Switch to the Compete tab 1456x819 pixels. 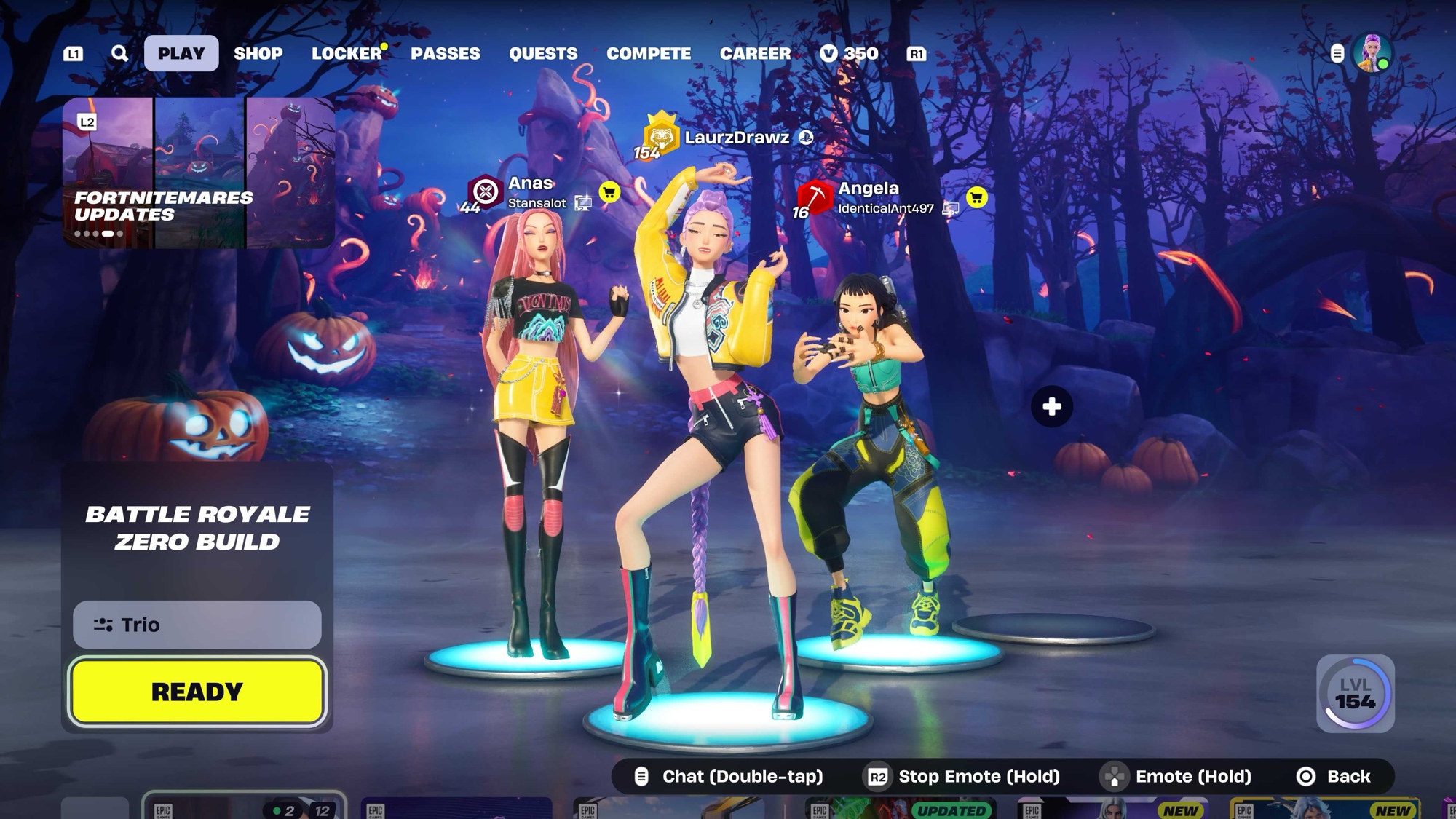point(649,53)
